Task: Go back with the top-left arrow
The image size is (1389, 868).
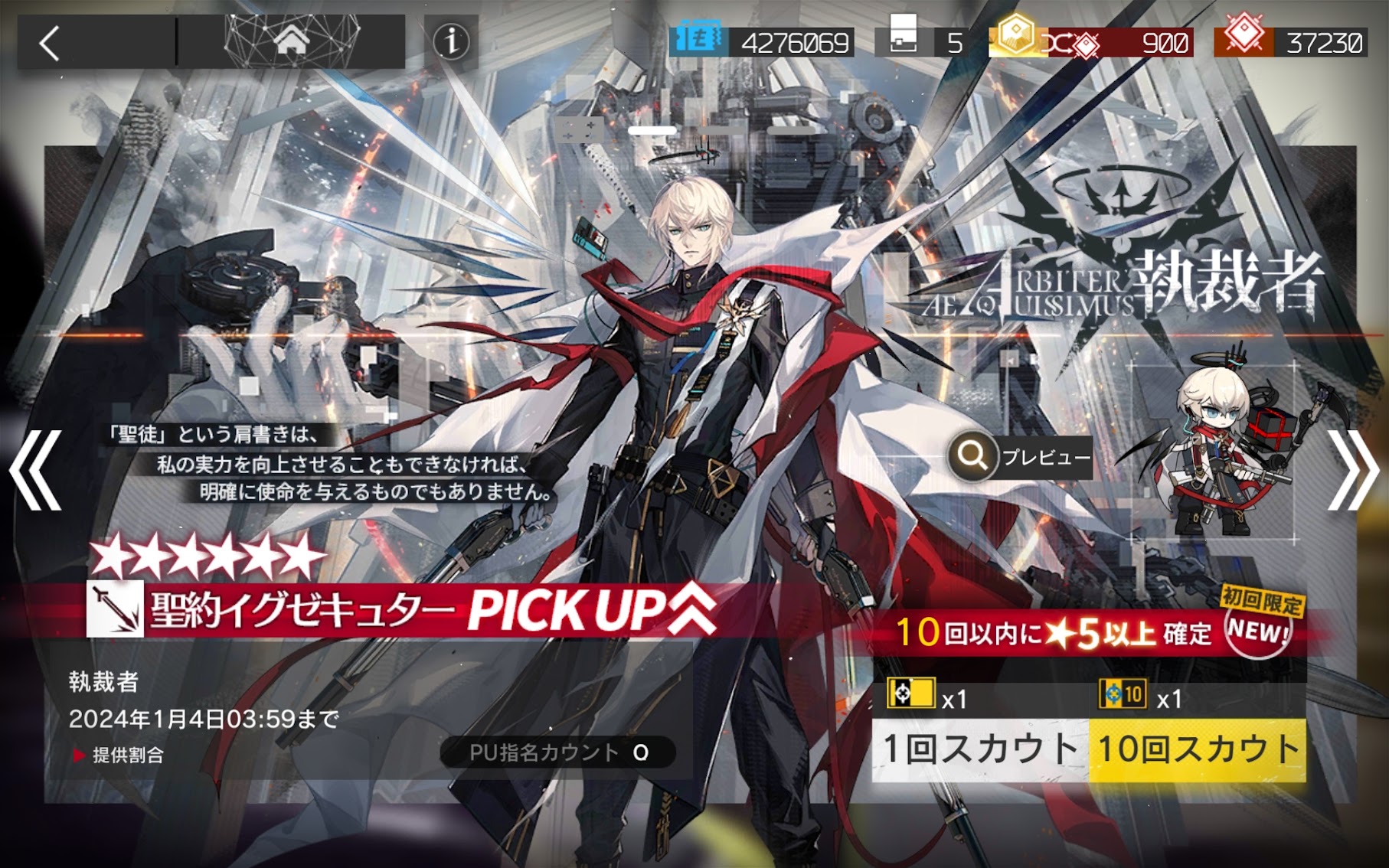Action: (51, 43)
